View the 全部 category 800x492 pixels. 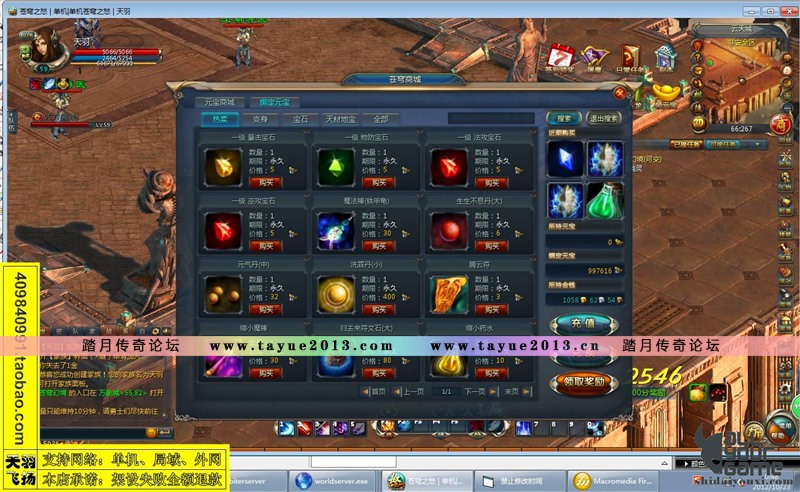click(379, 118)
